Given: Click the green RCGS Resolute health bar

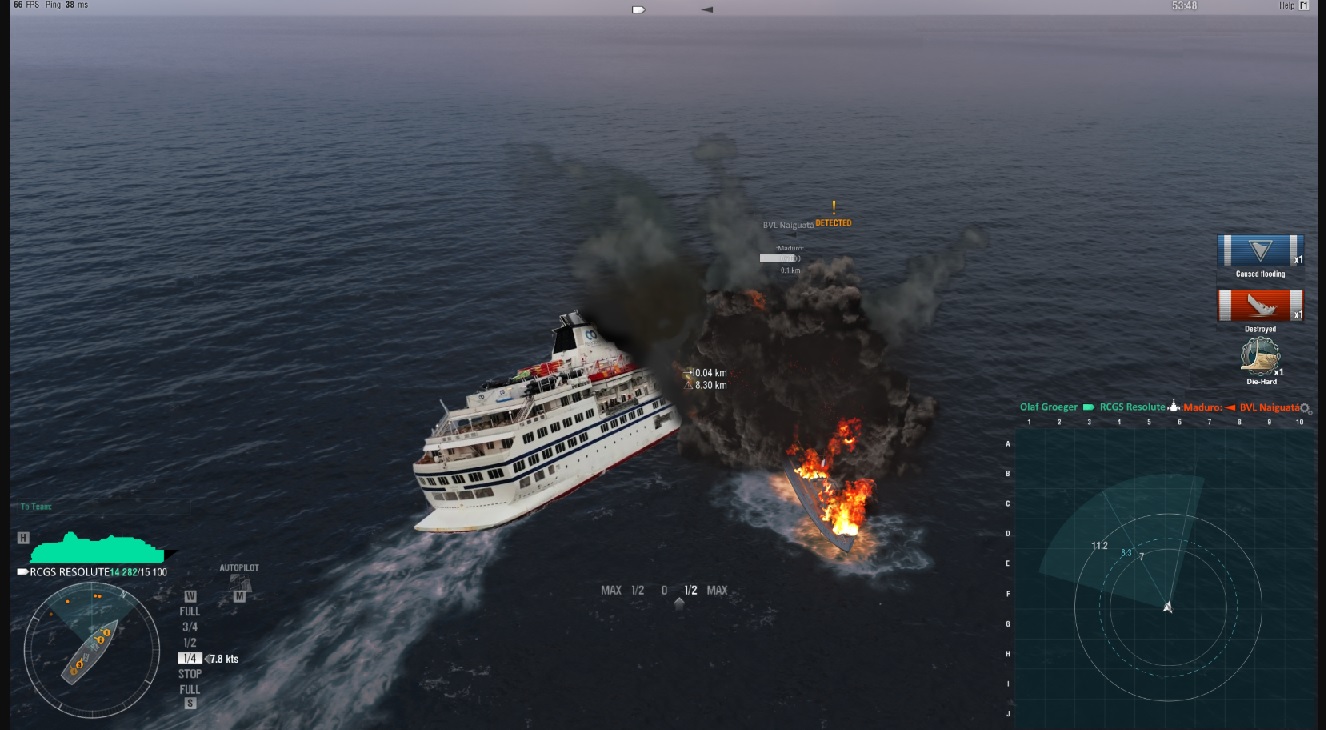Looking at the screenshot, I should point(95,548).
